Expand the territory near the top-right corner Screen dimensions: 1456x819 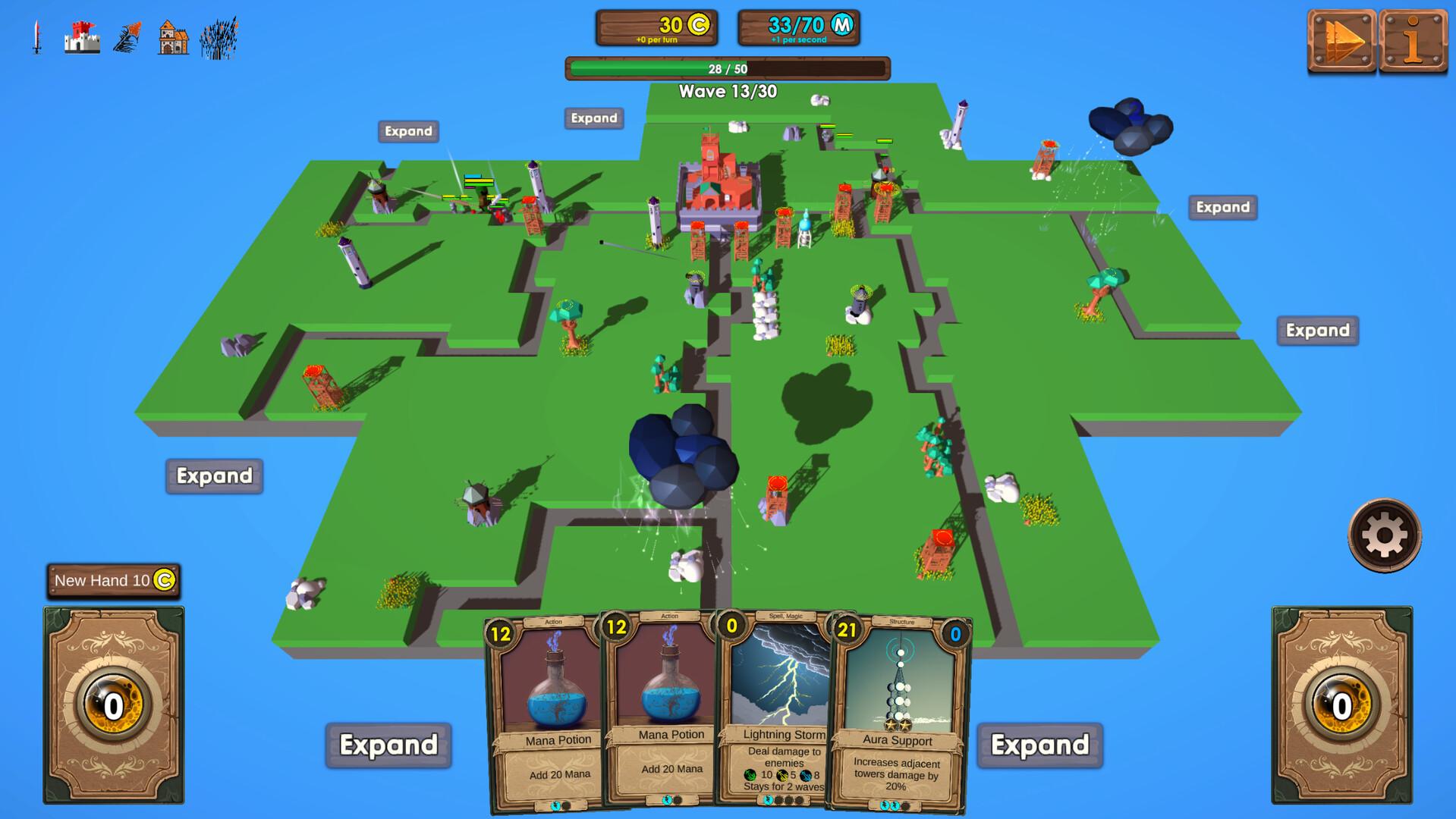pos(1222,206)
